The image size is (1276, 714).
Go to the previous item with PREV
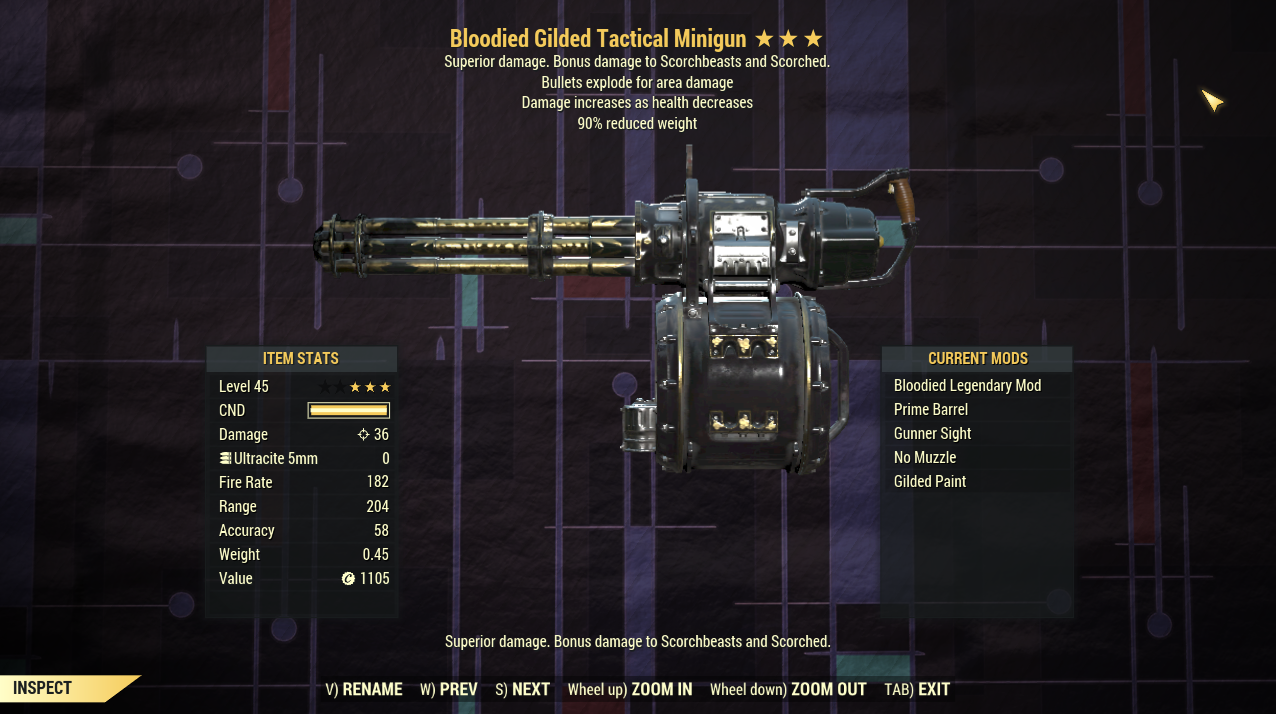click(x=448, y=689)
